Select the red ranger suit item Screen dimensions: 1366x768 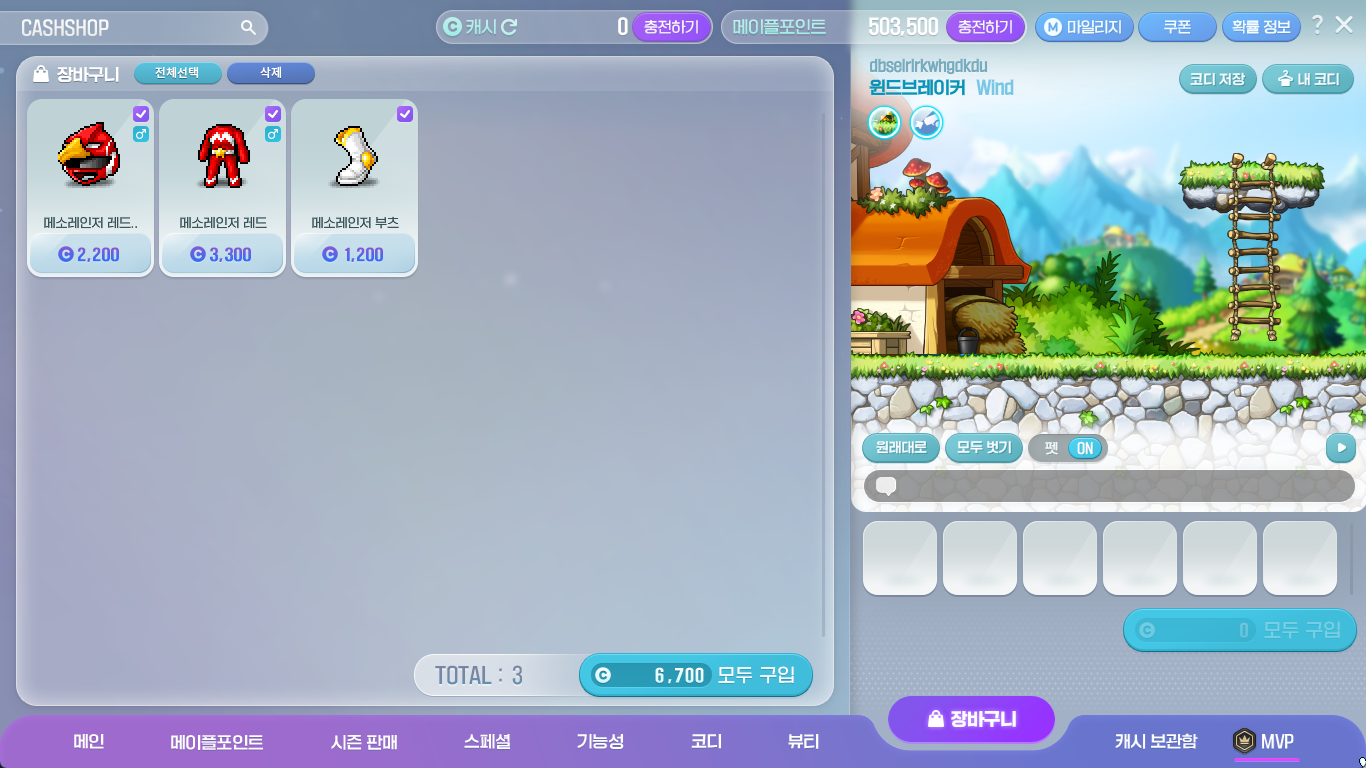click(222, 158)
